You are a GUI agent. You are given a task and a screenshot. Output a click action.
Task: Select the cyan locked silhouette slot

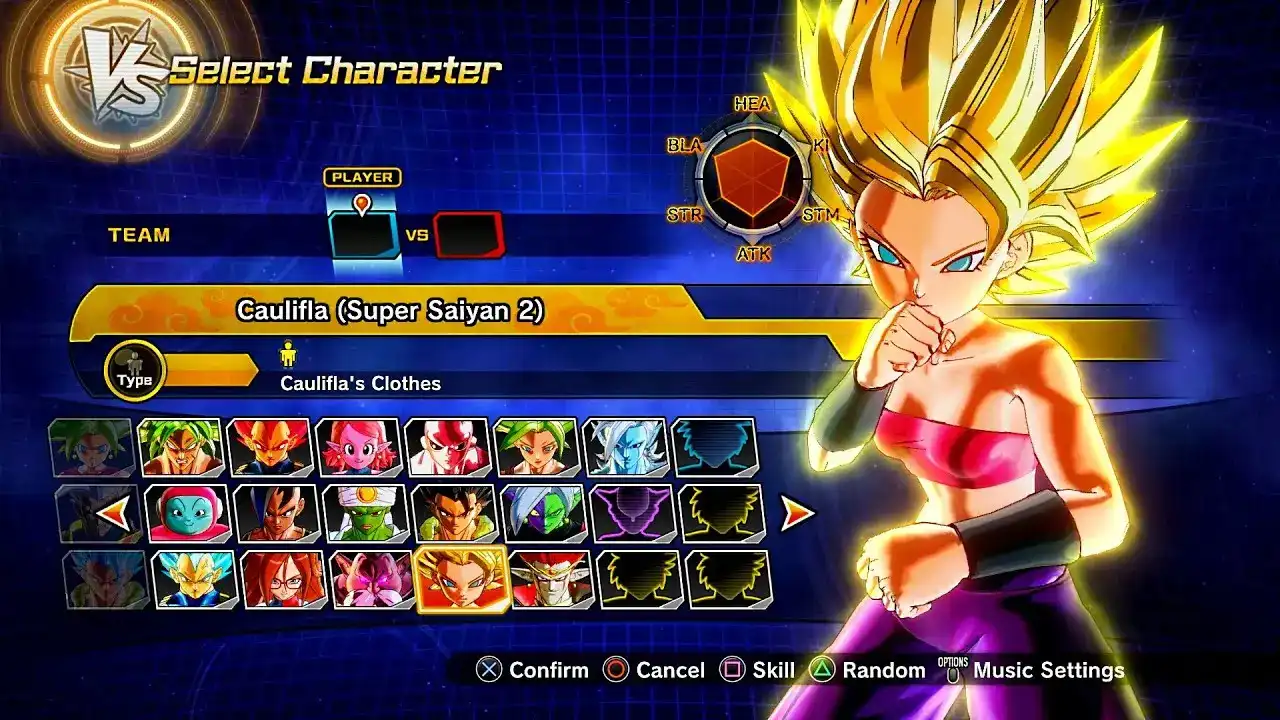coord(714,447)
